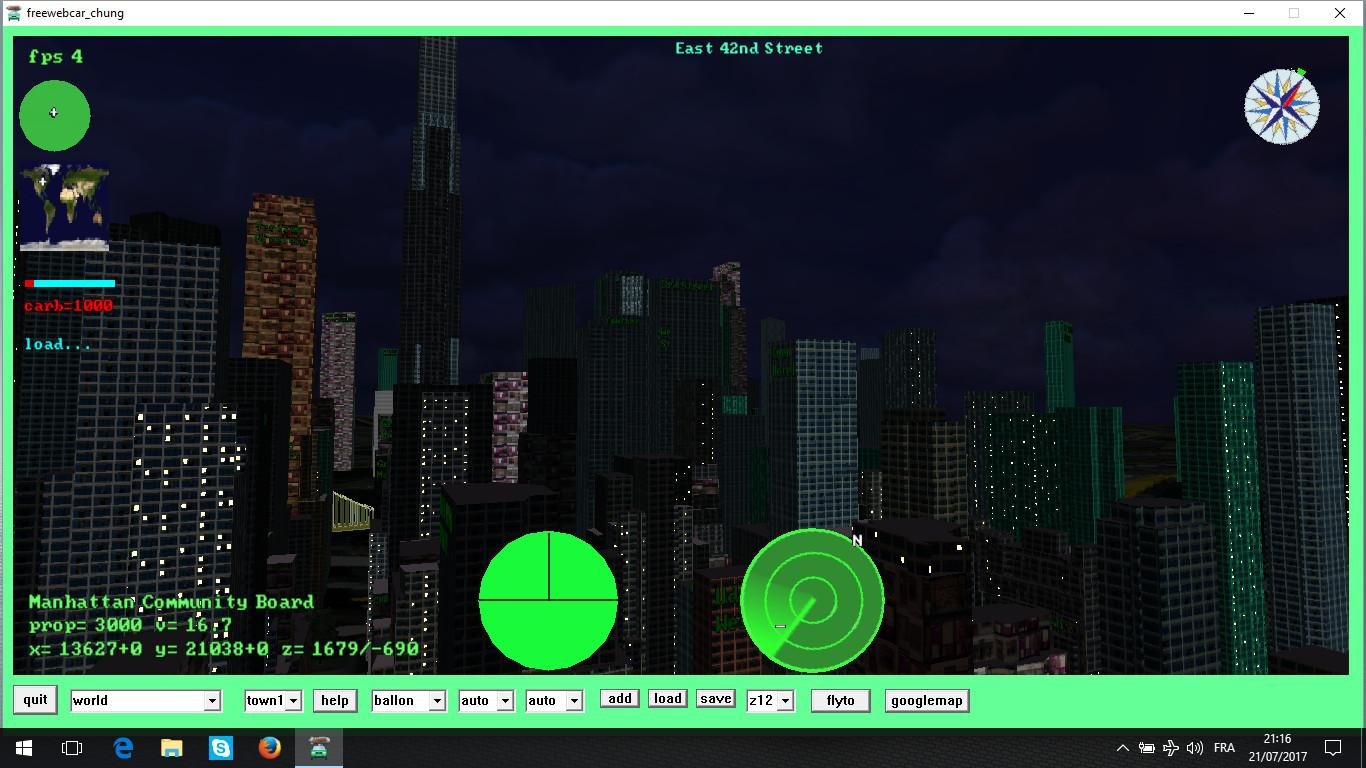This screenshot has width=1366, height=768.
Task: Launch Firefox from the taskbar
Action: pos(270,747)
